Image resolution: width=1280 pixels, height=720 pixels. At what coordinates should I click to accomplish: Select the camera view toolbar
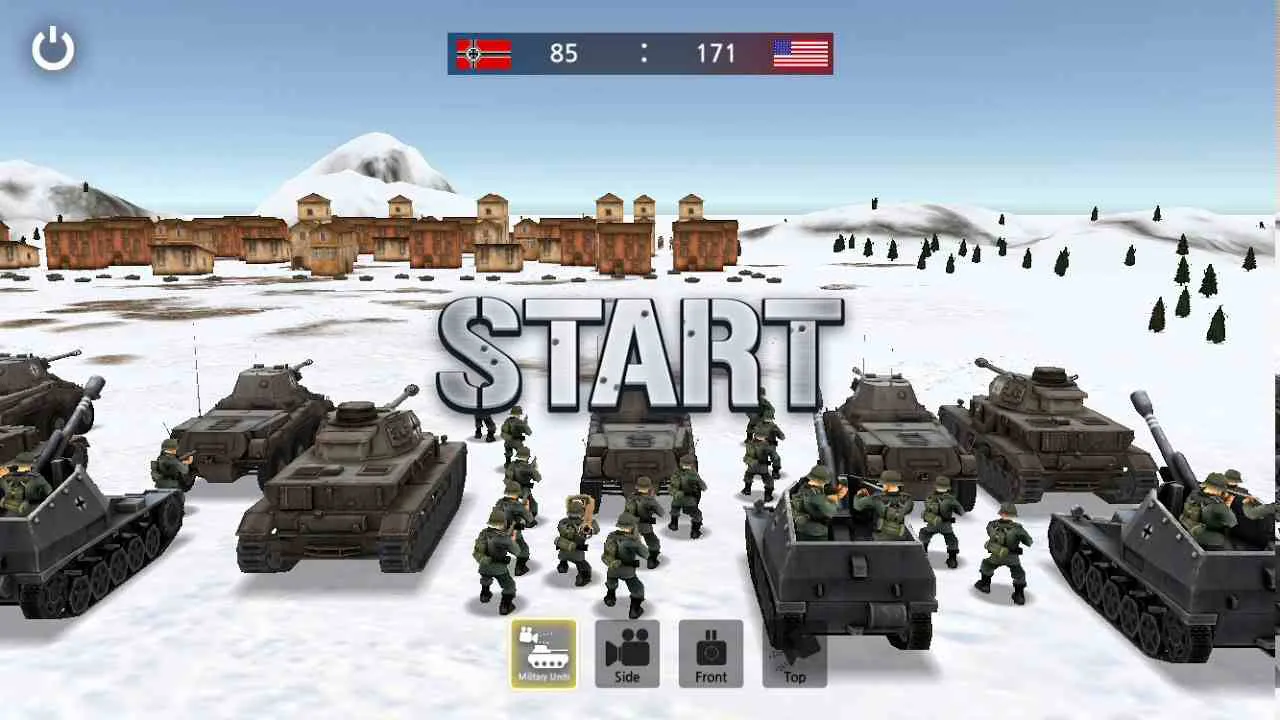pos(667,654)
